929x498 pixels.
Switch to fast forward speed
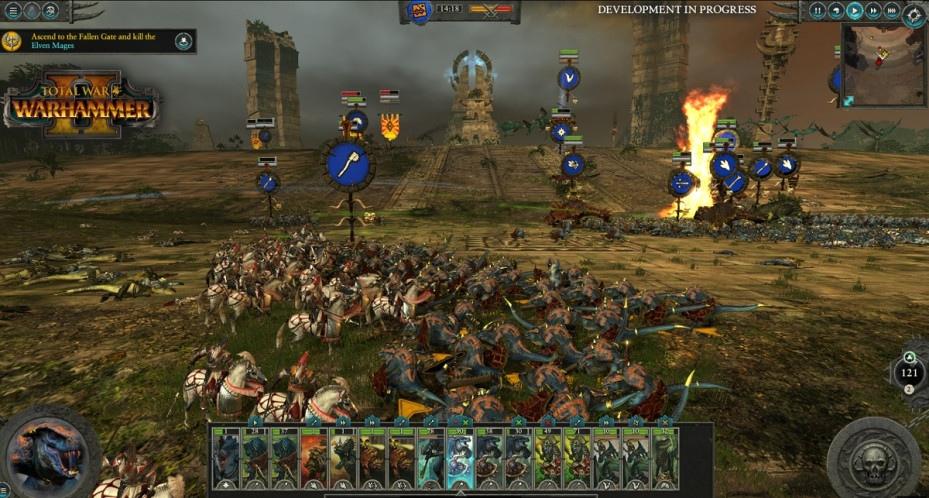(874, 11)
